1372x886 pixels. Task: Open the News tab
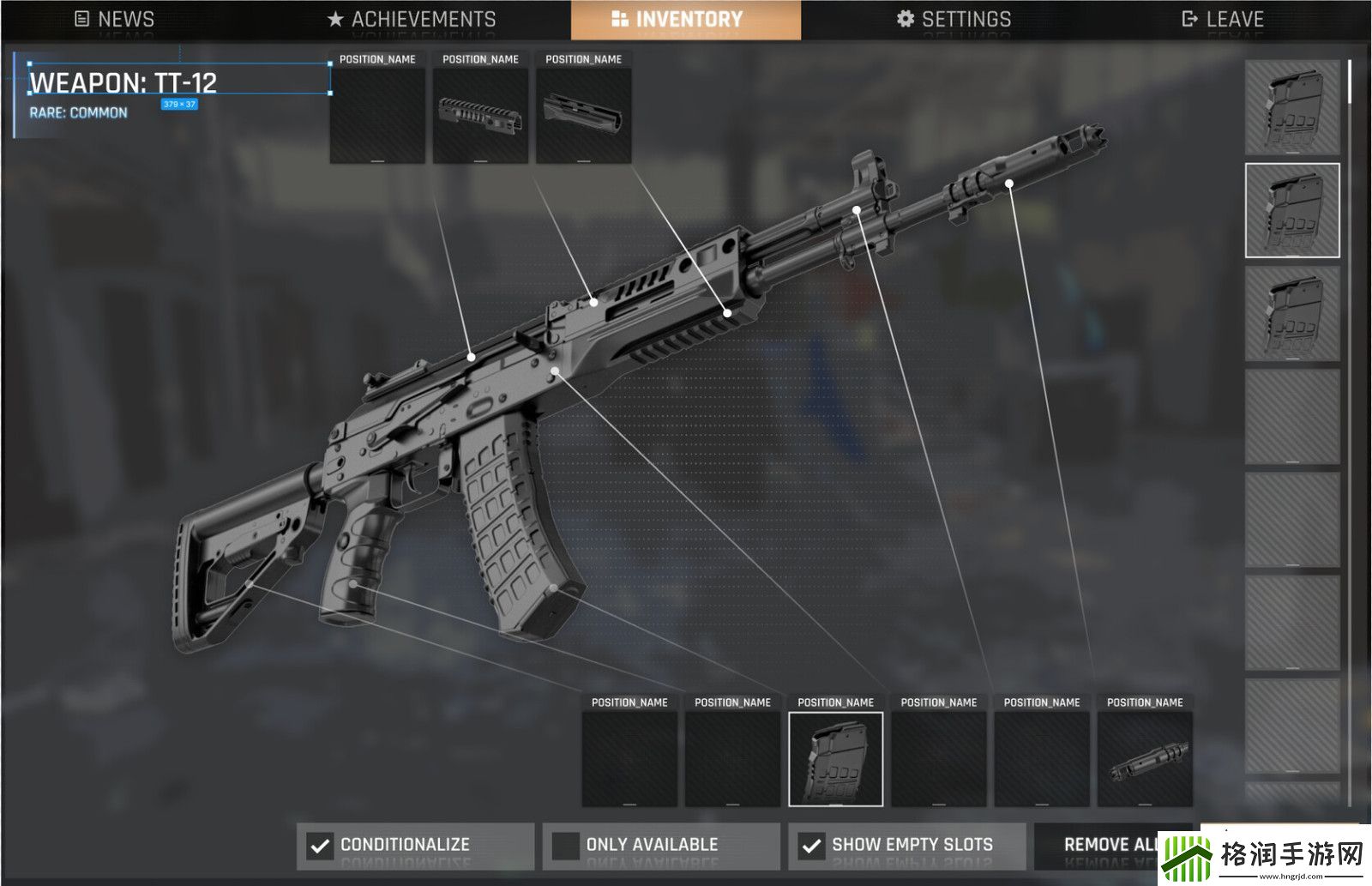pos(114,19)
